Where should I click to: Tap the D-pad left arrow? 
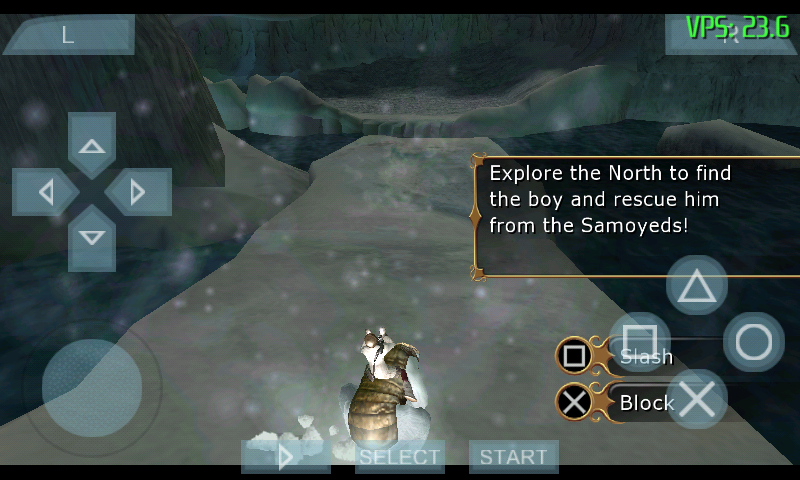[x=46, y=191]
